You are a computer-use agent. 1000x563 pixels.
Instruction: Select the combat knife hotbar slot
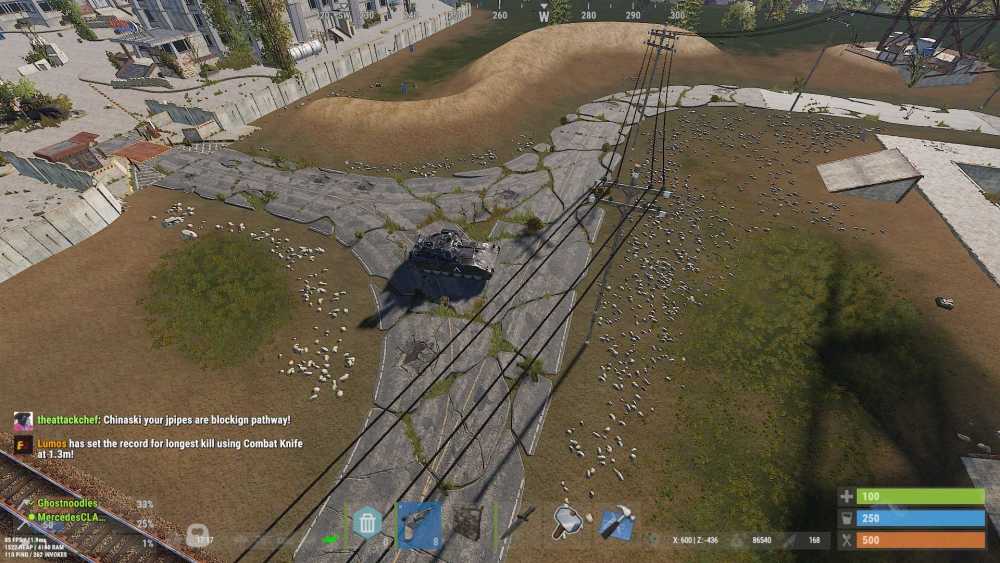(520, 523)
